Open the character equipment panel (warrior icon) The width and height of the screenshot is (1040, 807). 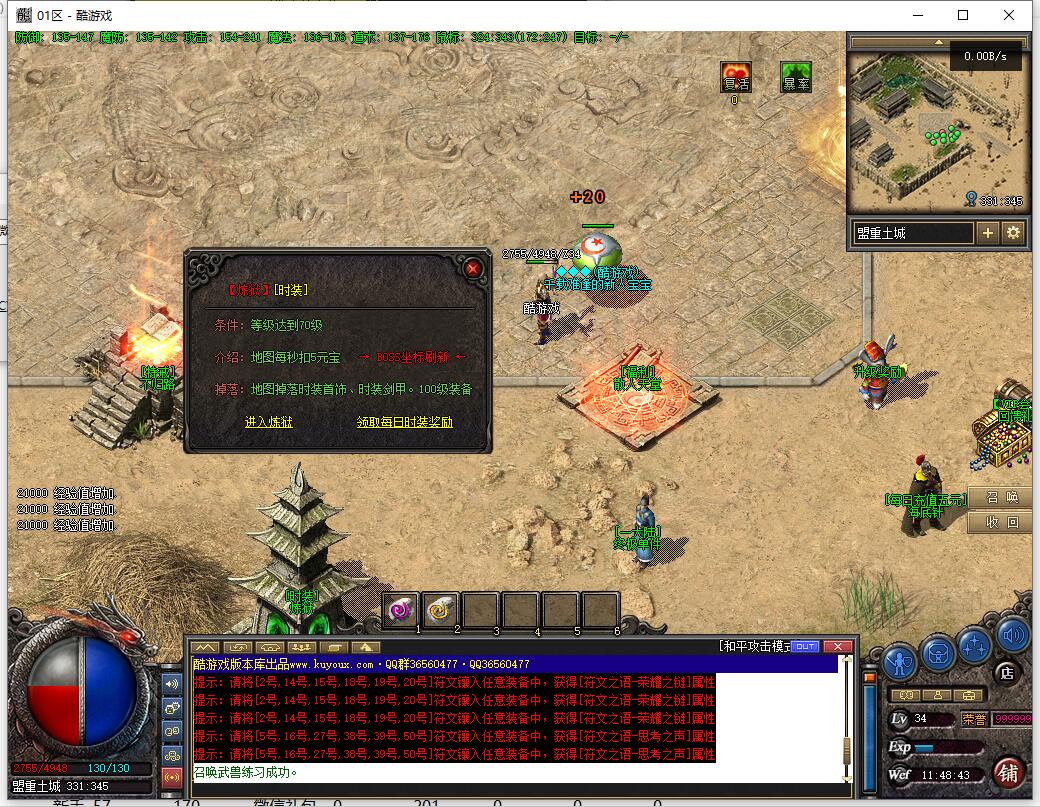(901, 660)
